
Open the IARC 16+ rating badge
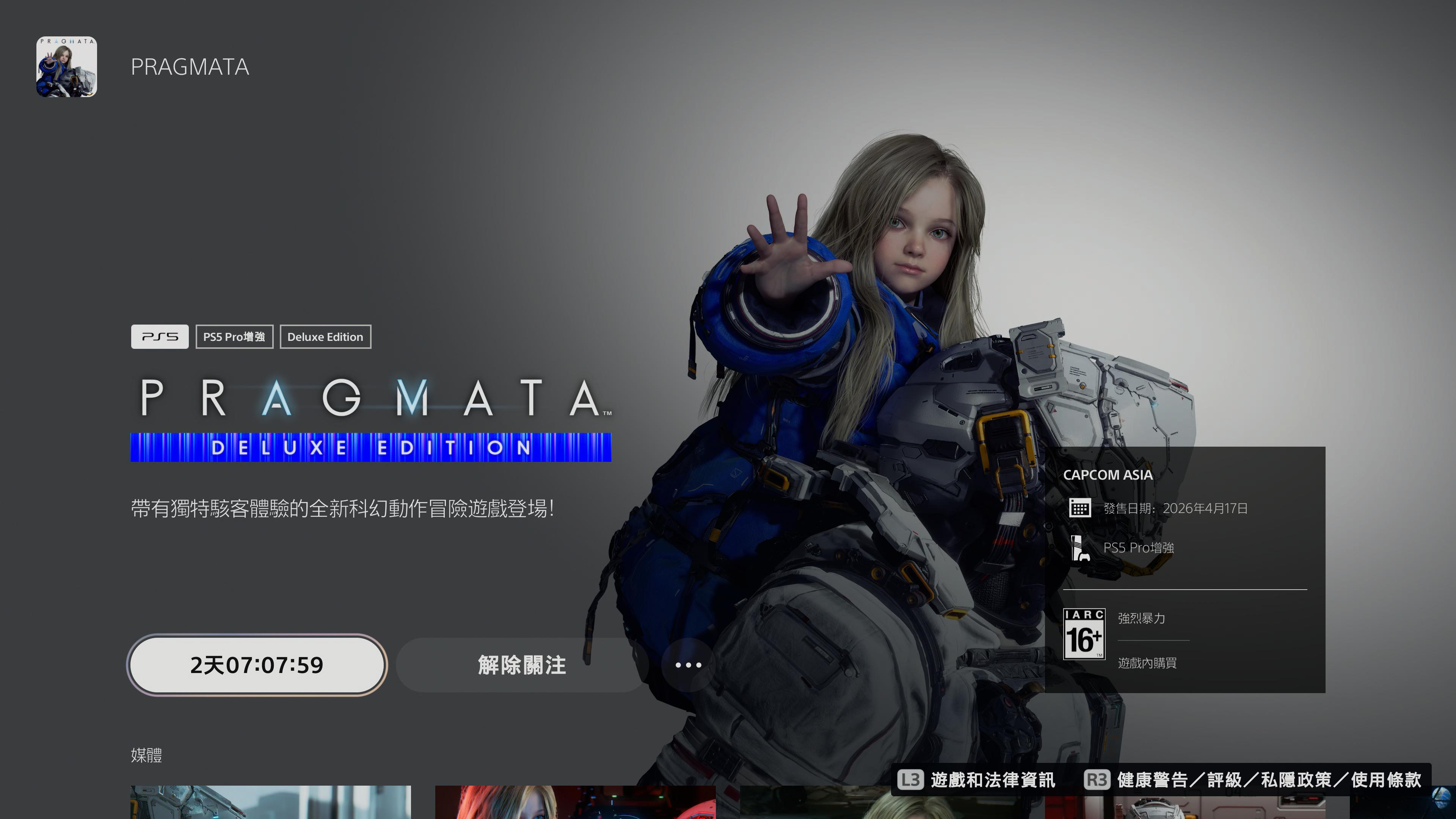pos(1084,634)
